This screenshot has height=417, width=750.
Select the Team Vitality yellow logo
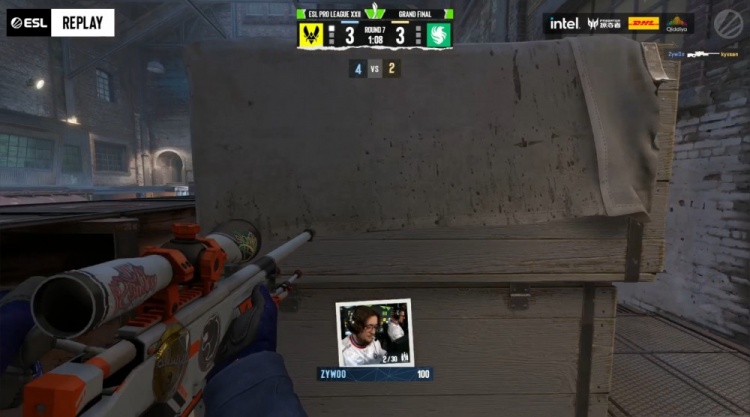tap(311, 35)
